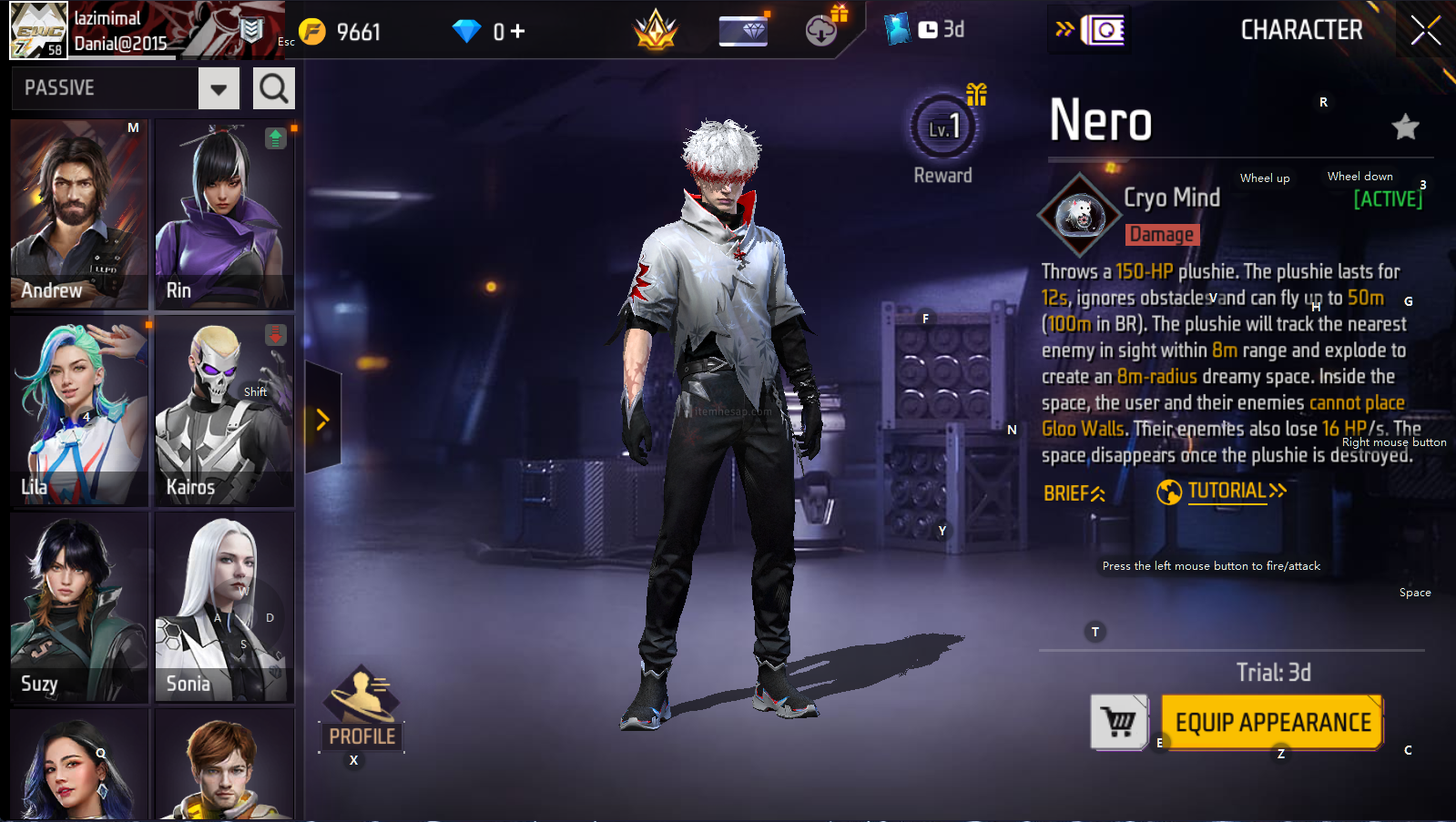Open the rank crest icon
The width and height of the screenshot is (1456, 822).
click(656, 31)
